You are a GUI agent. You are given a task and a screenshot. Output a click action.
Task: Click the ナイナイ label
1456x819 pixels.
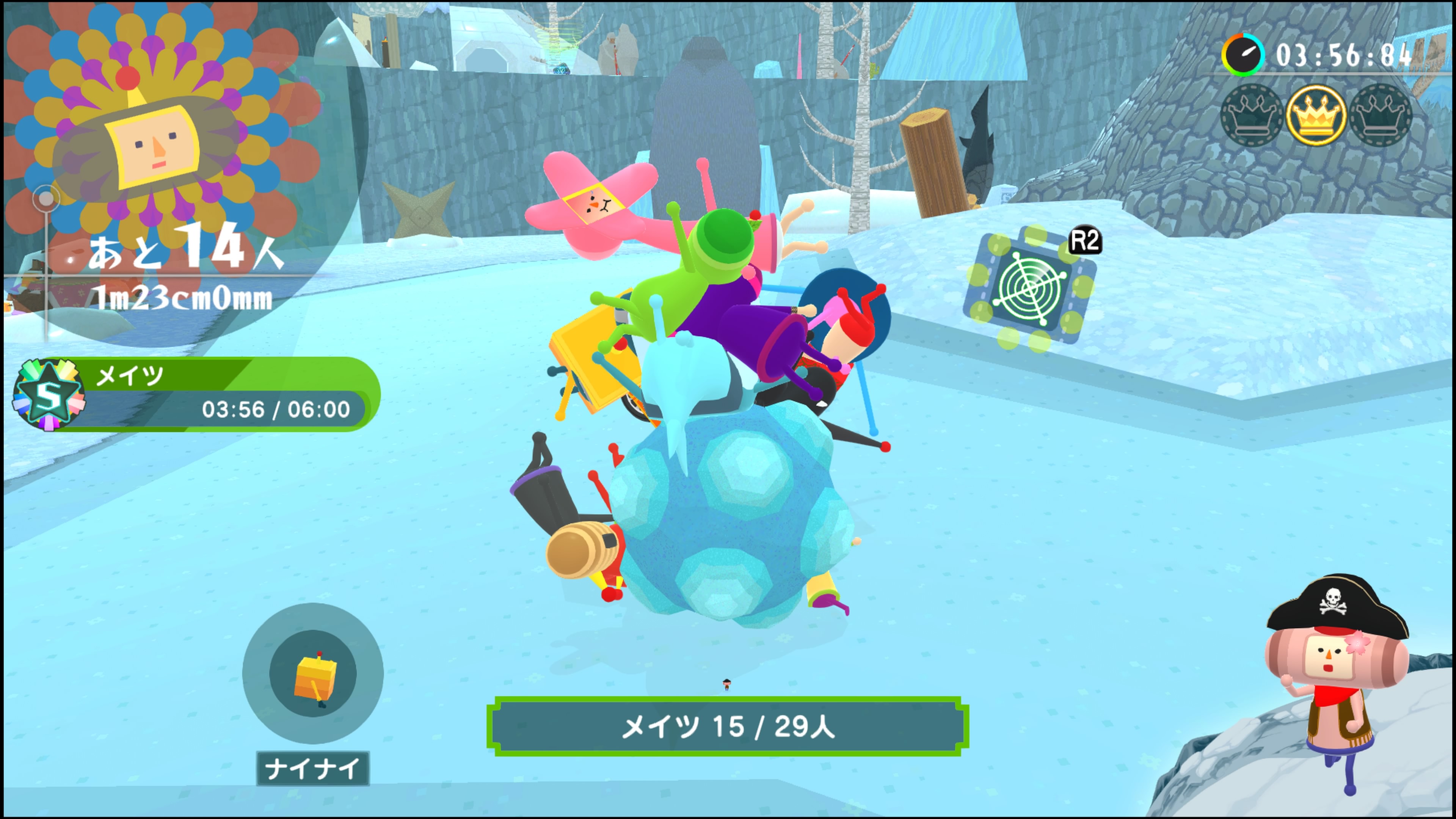point(312,768)
